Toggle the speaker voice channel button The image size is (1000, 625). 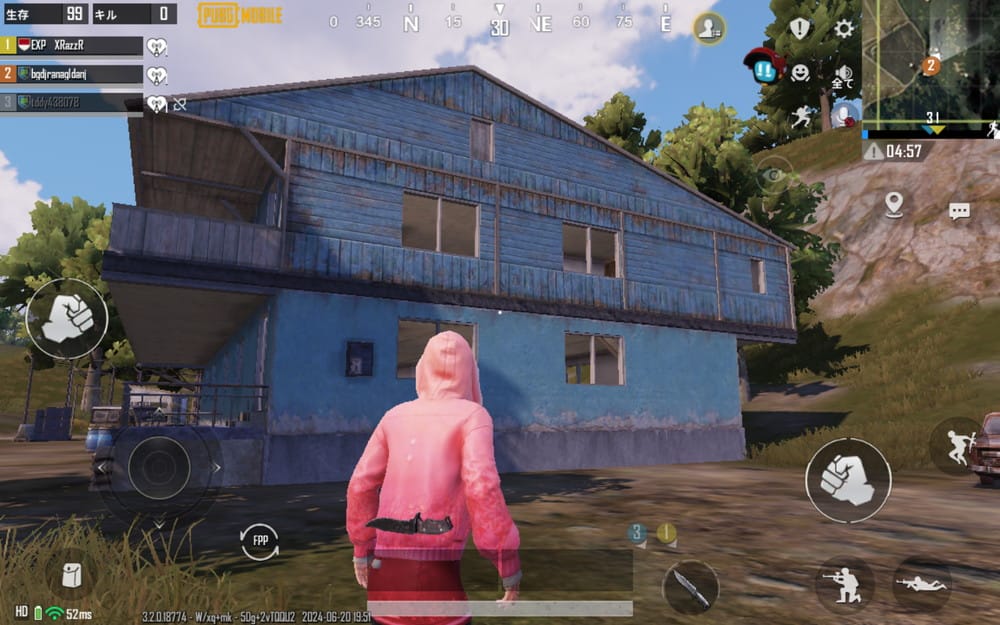pos(843,75)
